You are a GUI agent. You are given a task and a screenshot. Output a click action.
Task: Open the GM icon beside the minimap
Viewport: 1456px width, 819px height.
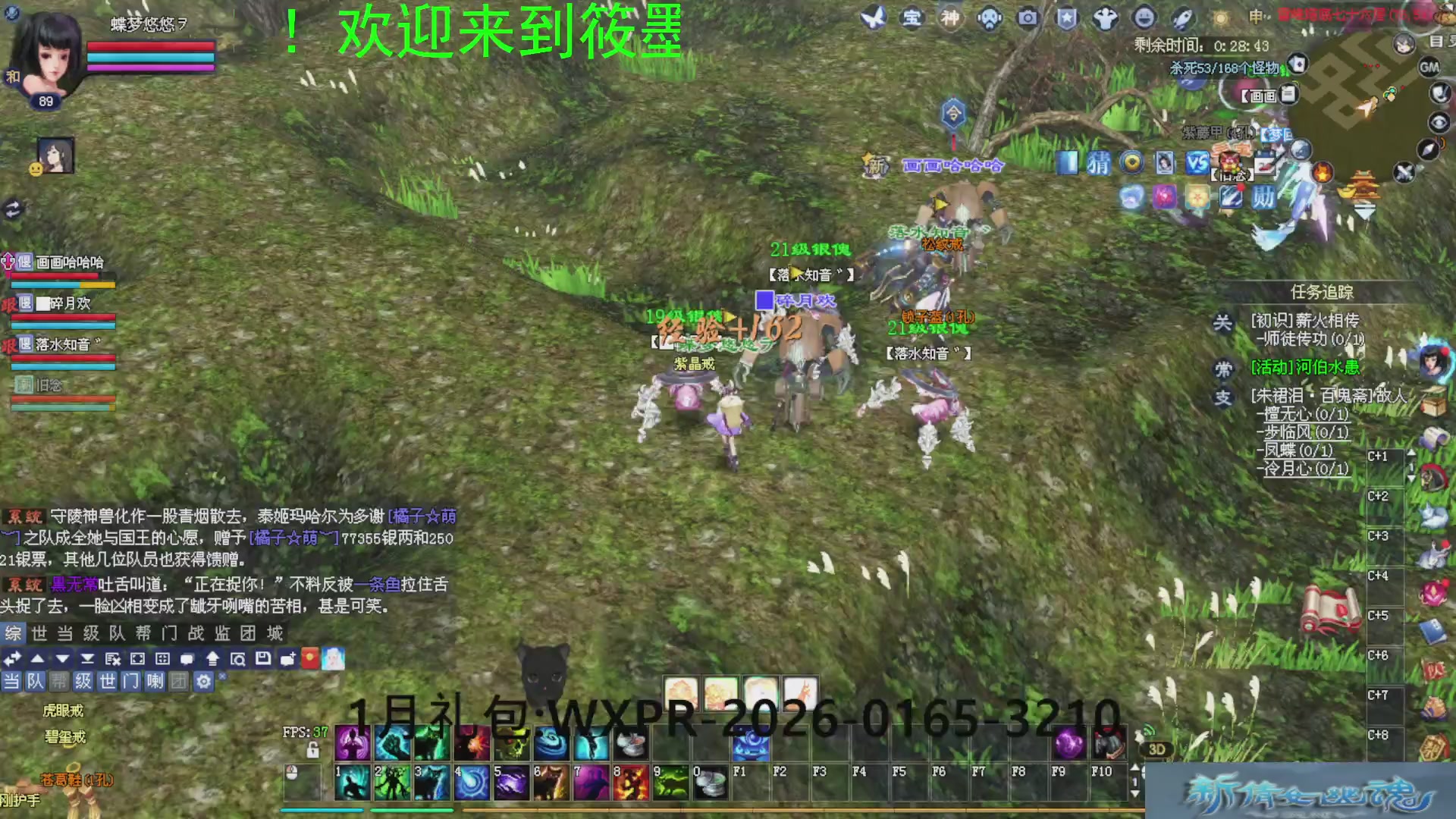click(x=1429, y=67)
